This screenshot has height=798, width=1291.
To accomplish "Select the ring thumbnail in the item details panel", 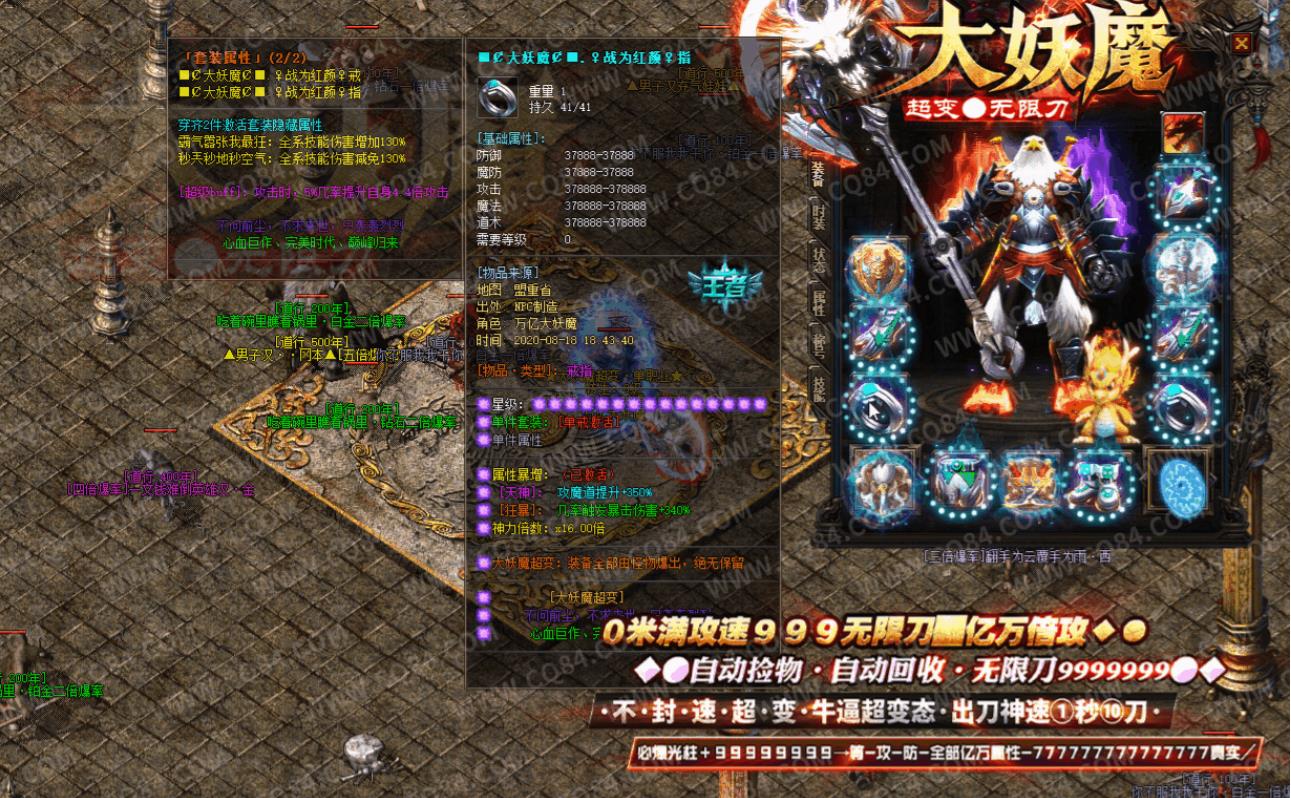I will (499, 98).
